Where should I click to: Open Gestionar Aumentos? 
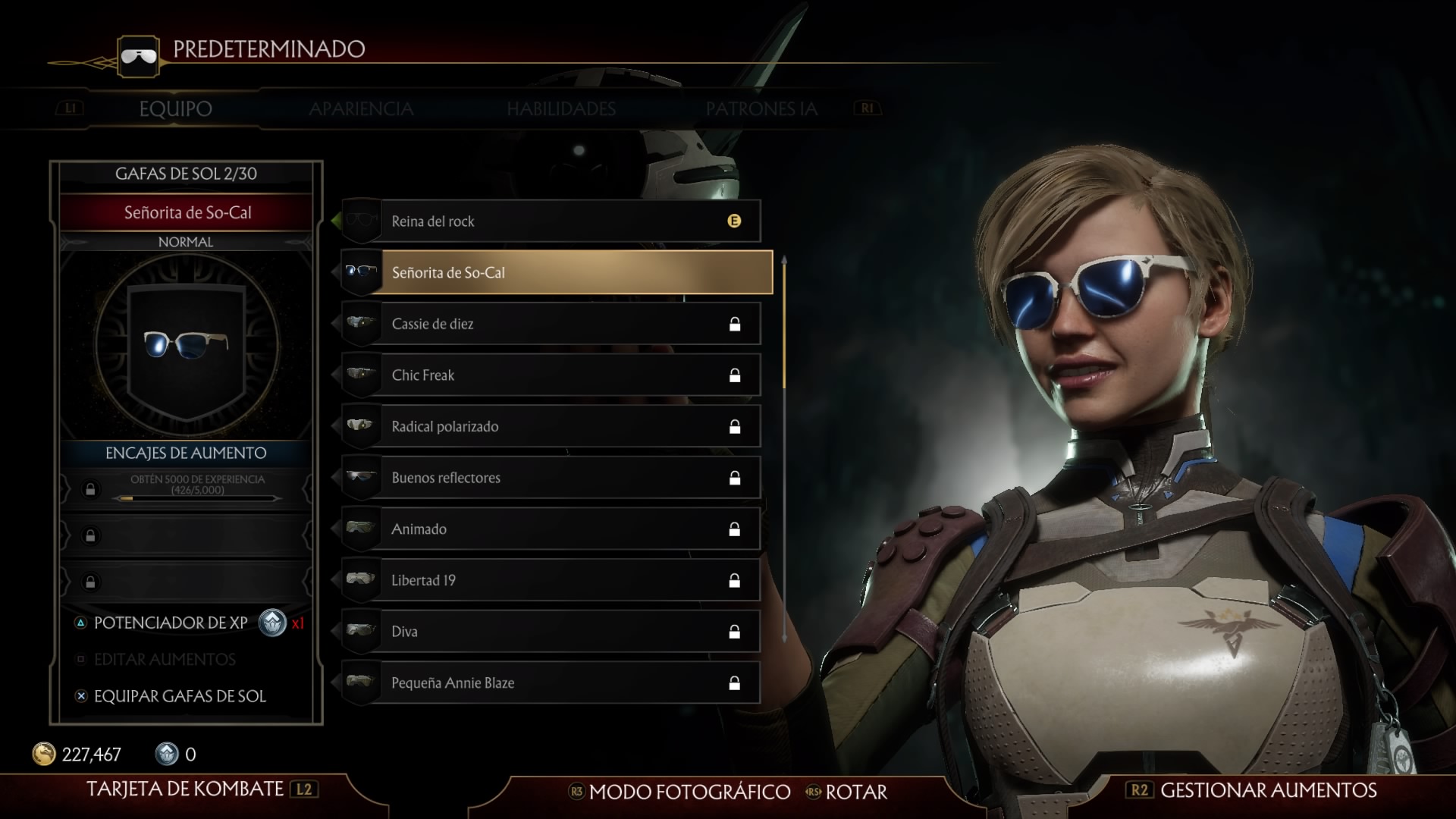(1267, 790)
